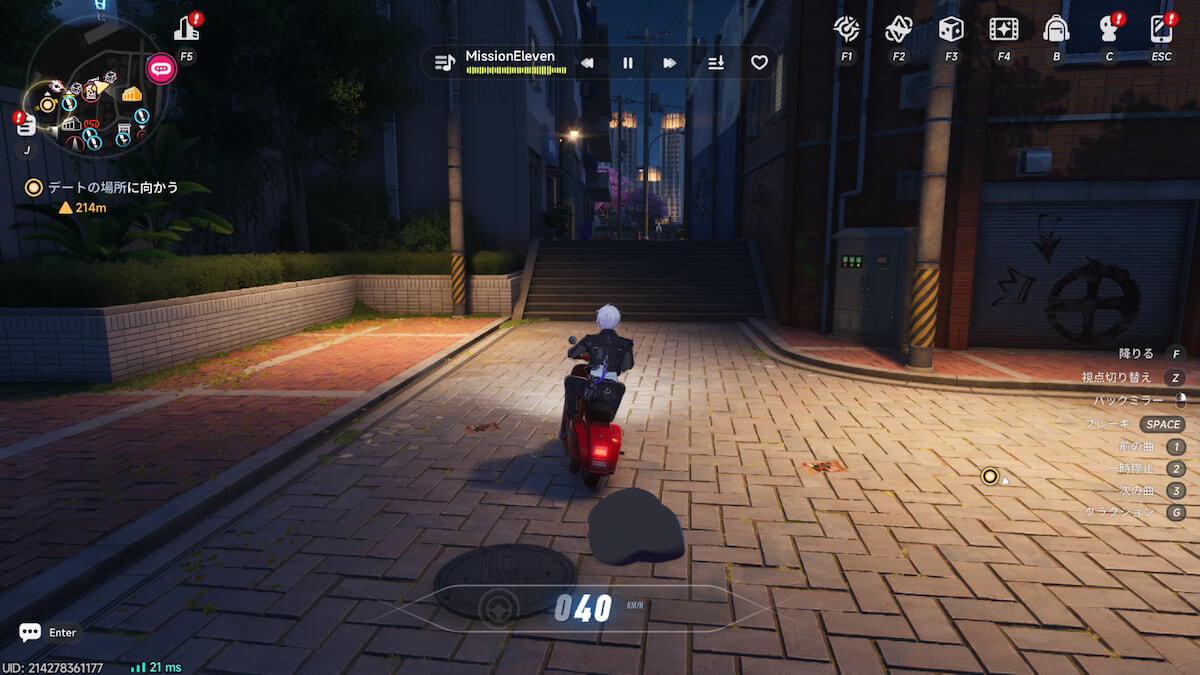Open the dice menu icon
The image size is (1200, 675).
(x=951, y=29)
